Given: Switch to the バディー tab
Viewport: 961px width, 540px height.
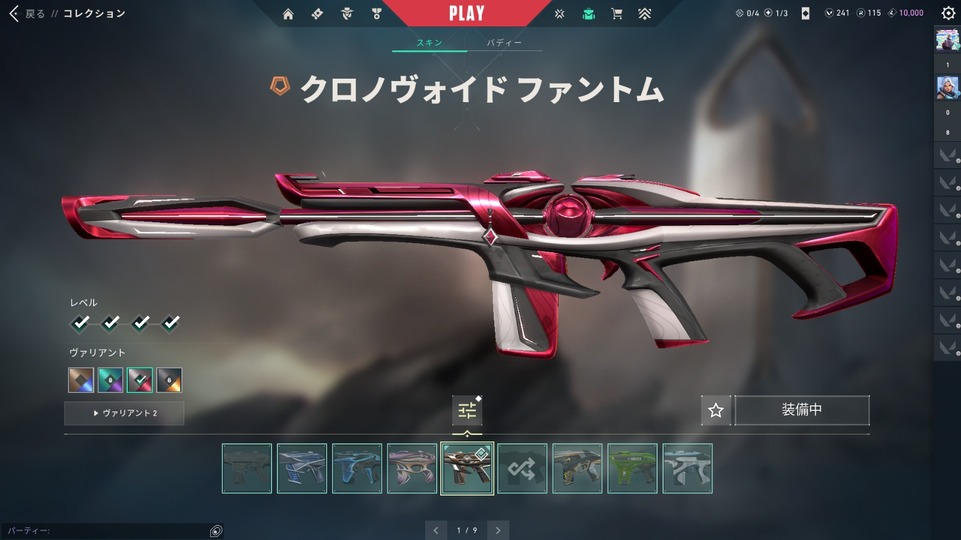Looking at the screenshot, I should [x=504, y=44].
